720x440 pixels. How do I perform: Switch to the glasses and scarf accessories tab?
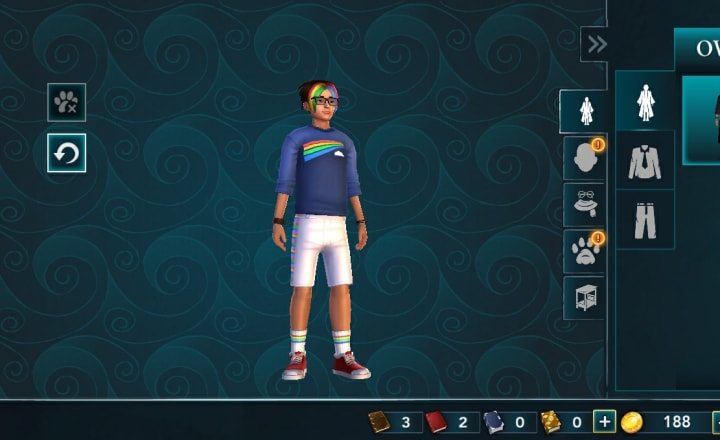583,204
